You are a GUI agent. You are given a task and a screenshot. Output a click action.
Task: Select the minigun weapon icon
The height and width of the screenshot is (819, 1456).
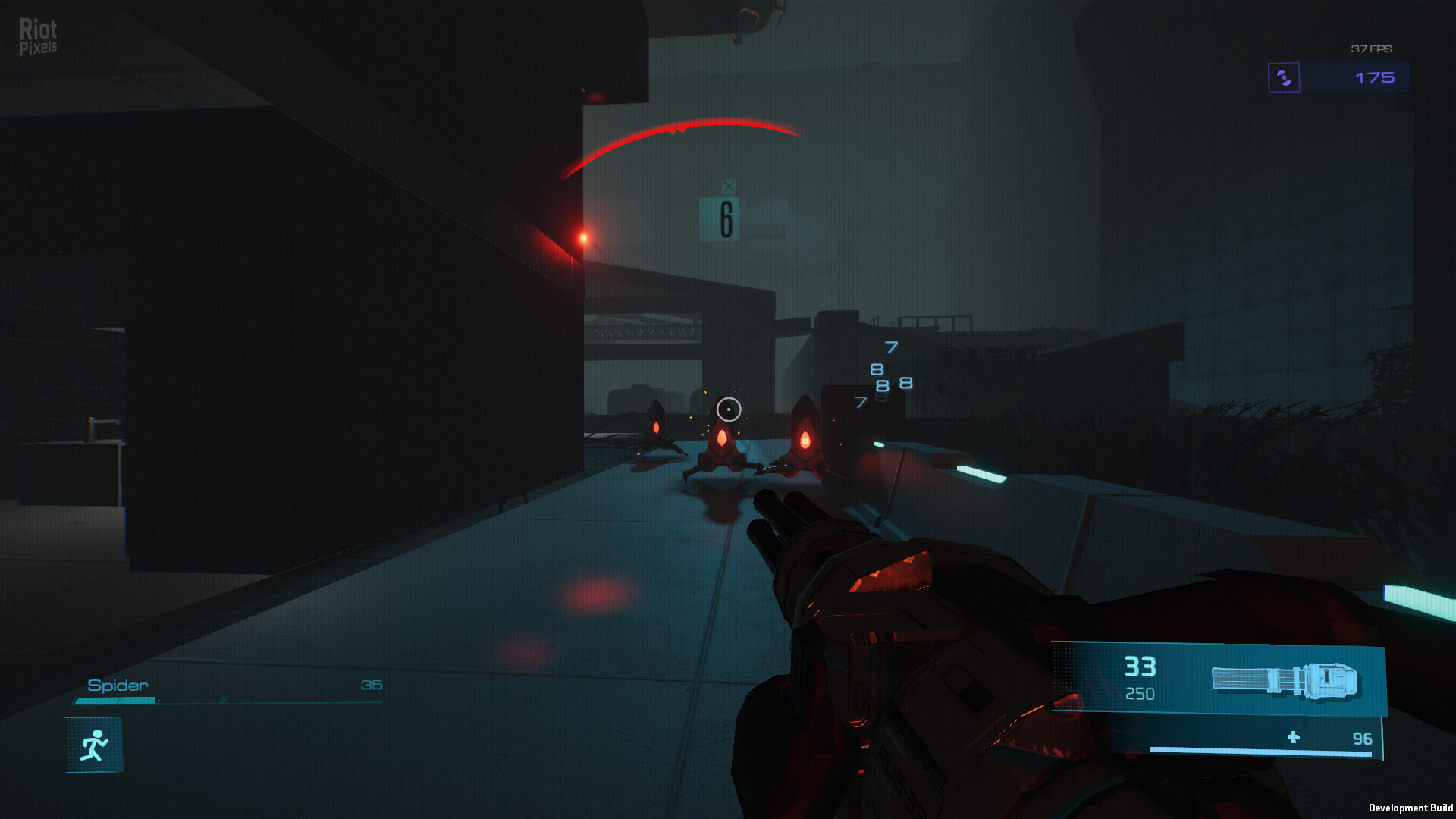(x=1284, y=680)
